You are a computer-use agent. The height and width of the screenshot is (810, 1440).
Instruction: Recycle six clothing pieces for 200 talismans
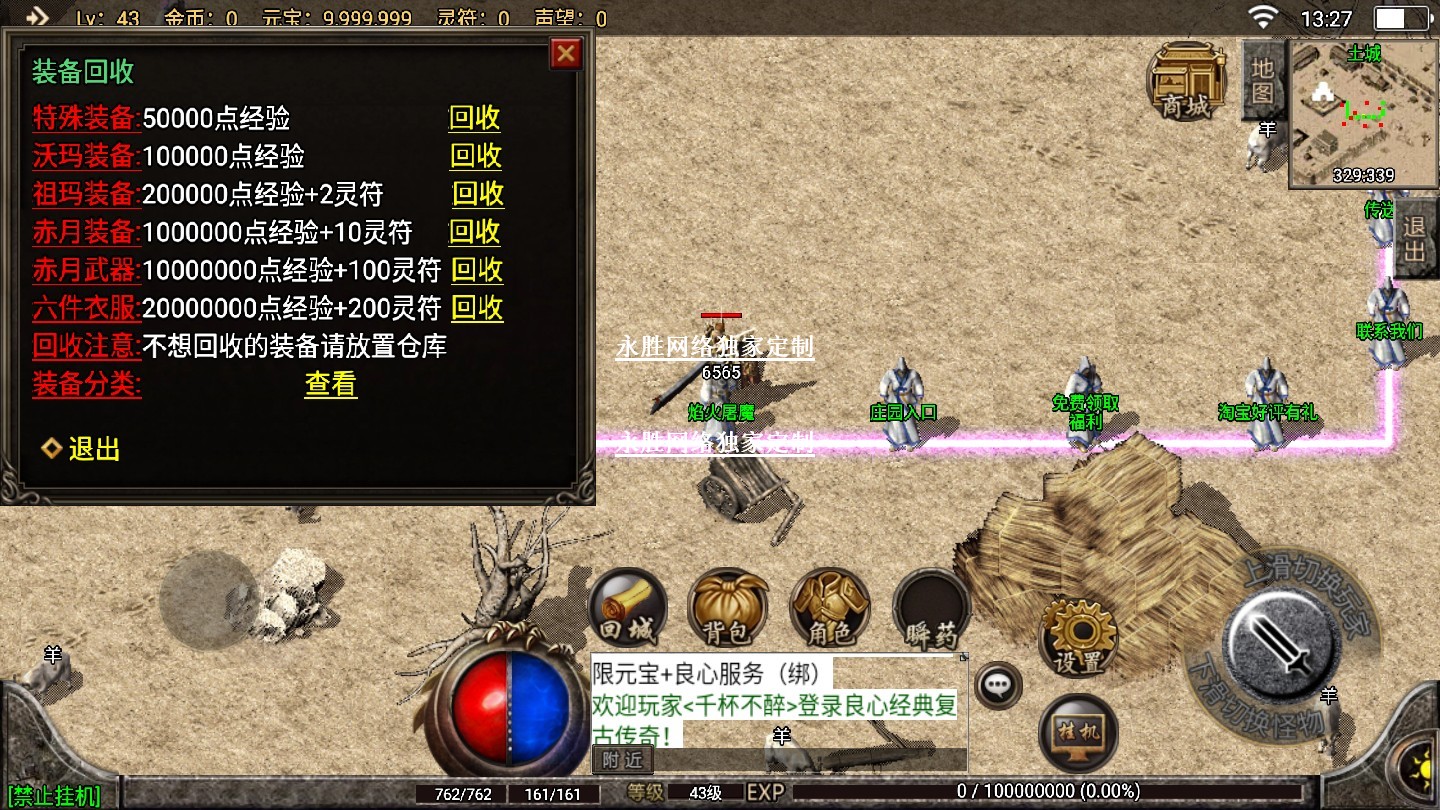click(476, 308)
